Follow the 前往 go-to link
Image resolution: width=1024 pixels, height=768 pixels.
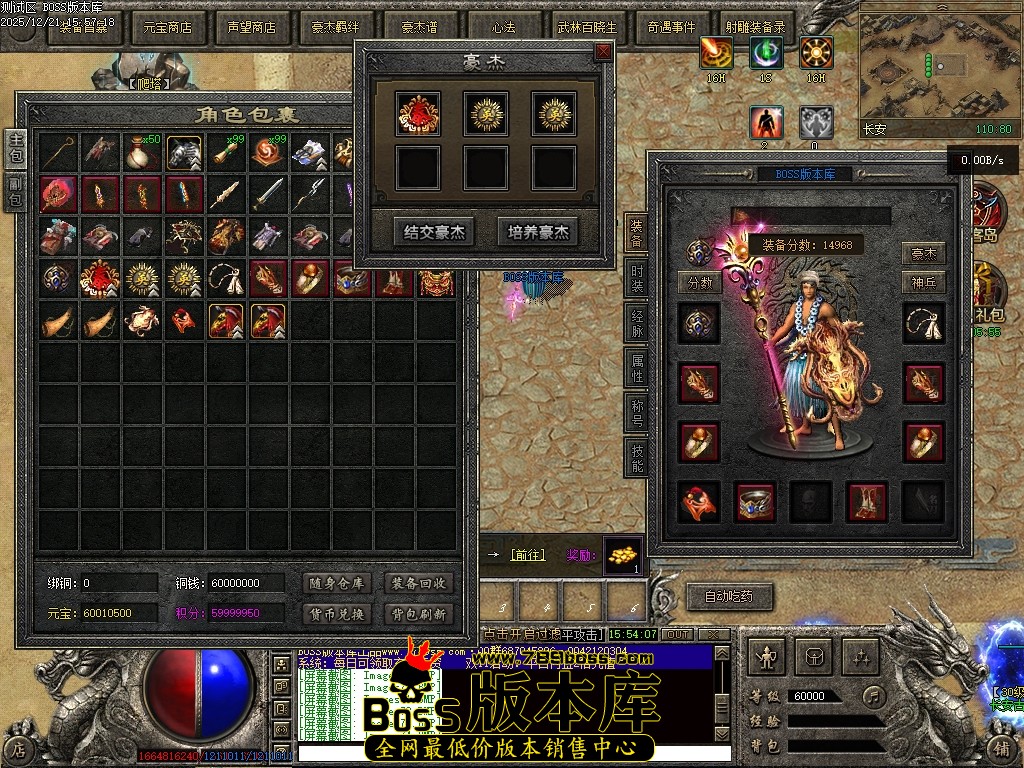(x=527, y=555)
